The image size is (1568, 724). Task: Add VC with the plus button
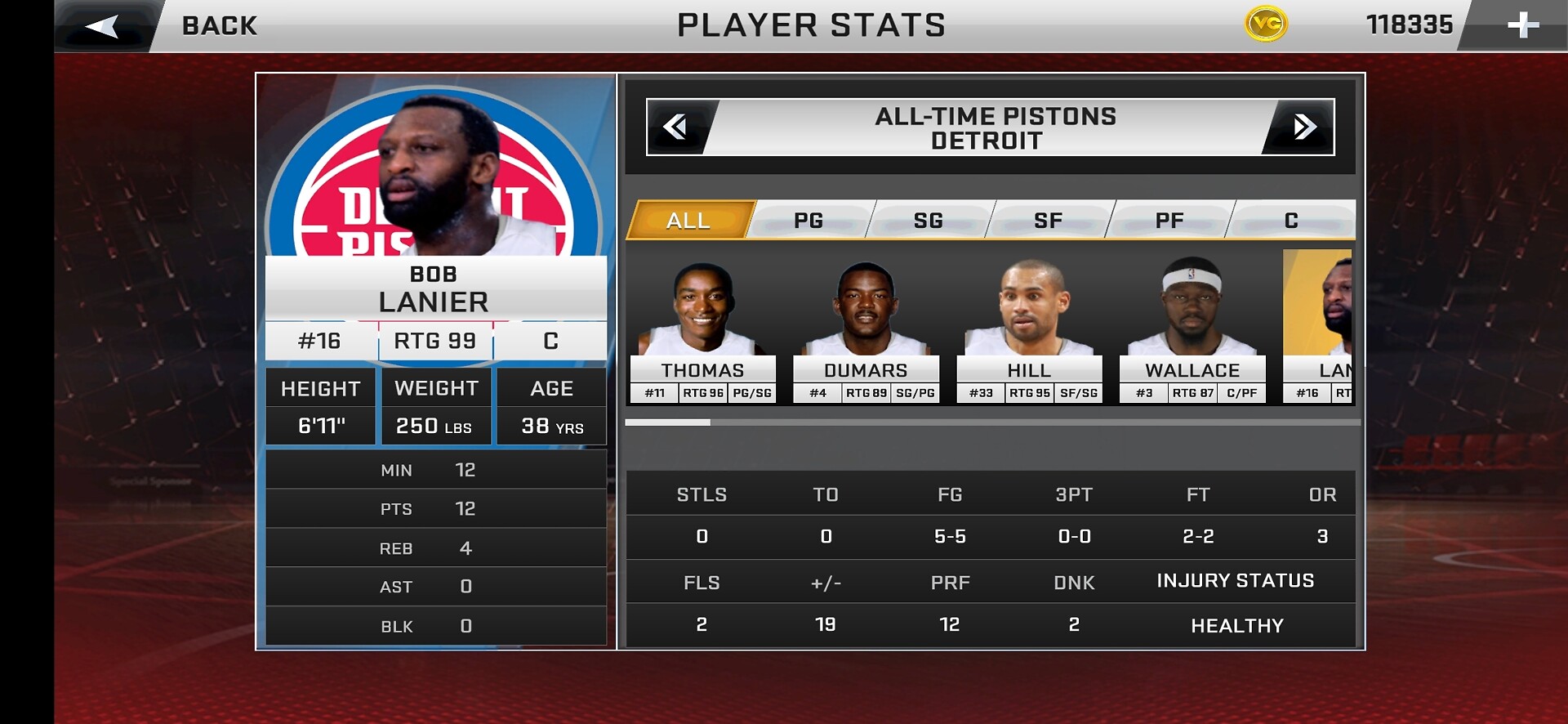[1522, 25]
